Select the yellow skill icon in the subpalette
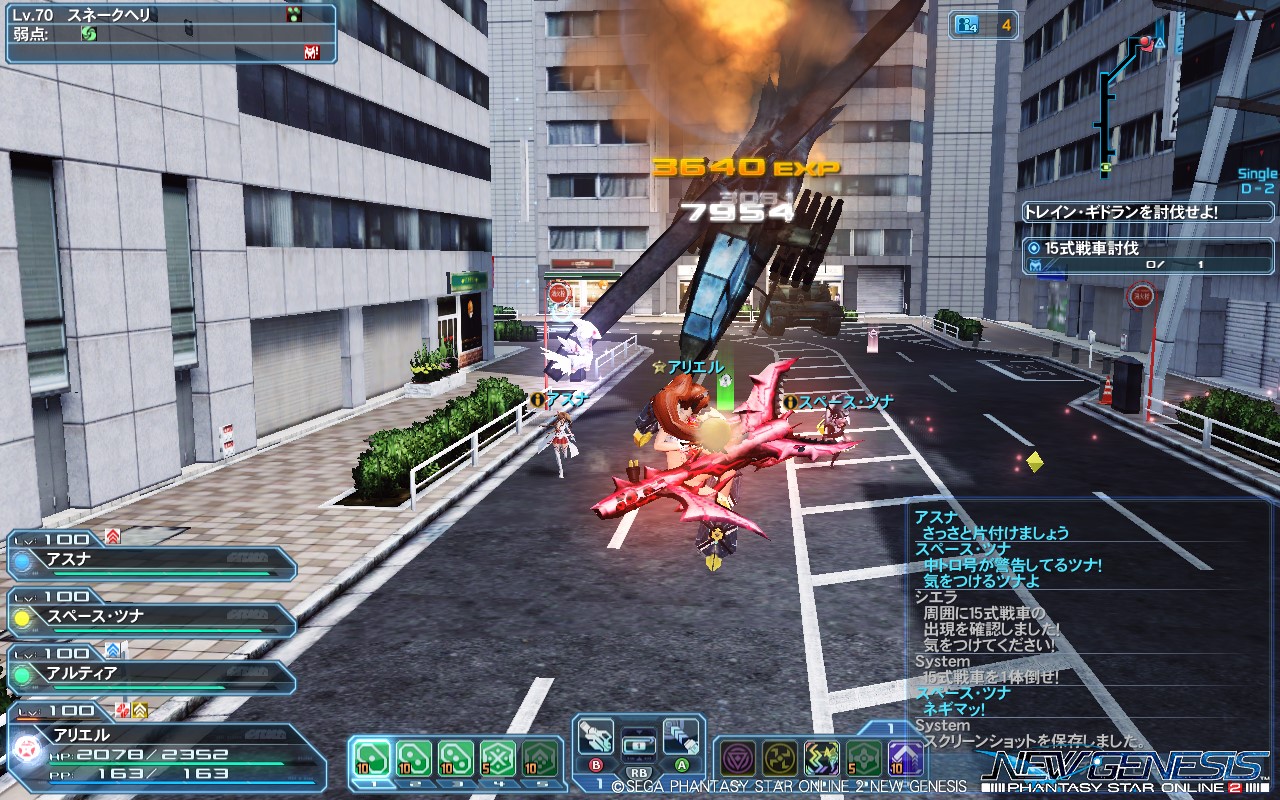 tap(779, 759)
